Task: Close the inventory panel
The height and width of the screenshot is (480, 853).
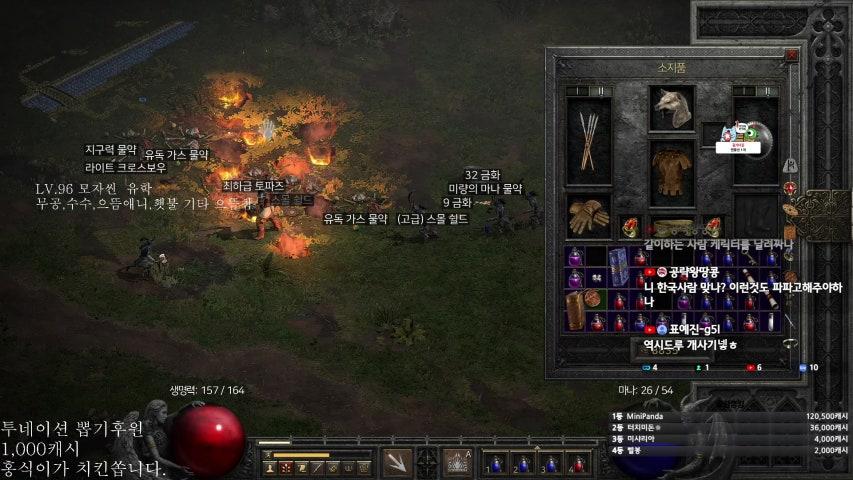Action: point(792,56)
